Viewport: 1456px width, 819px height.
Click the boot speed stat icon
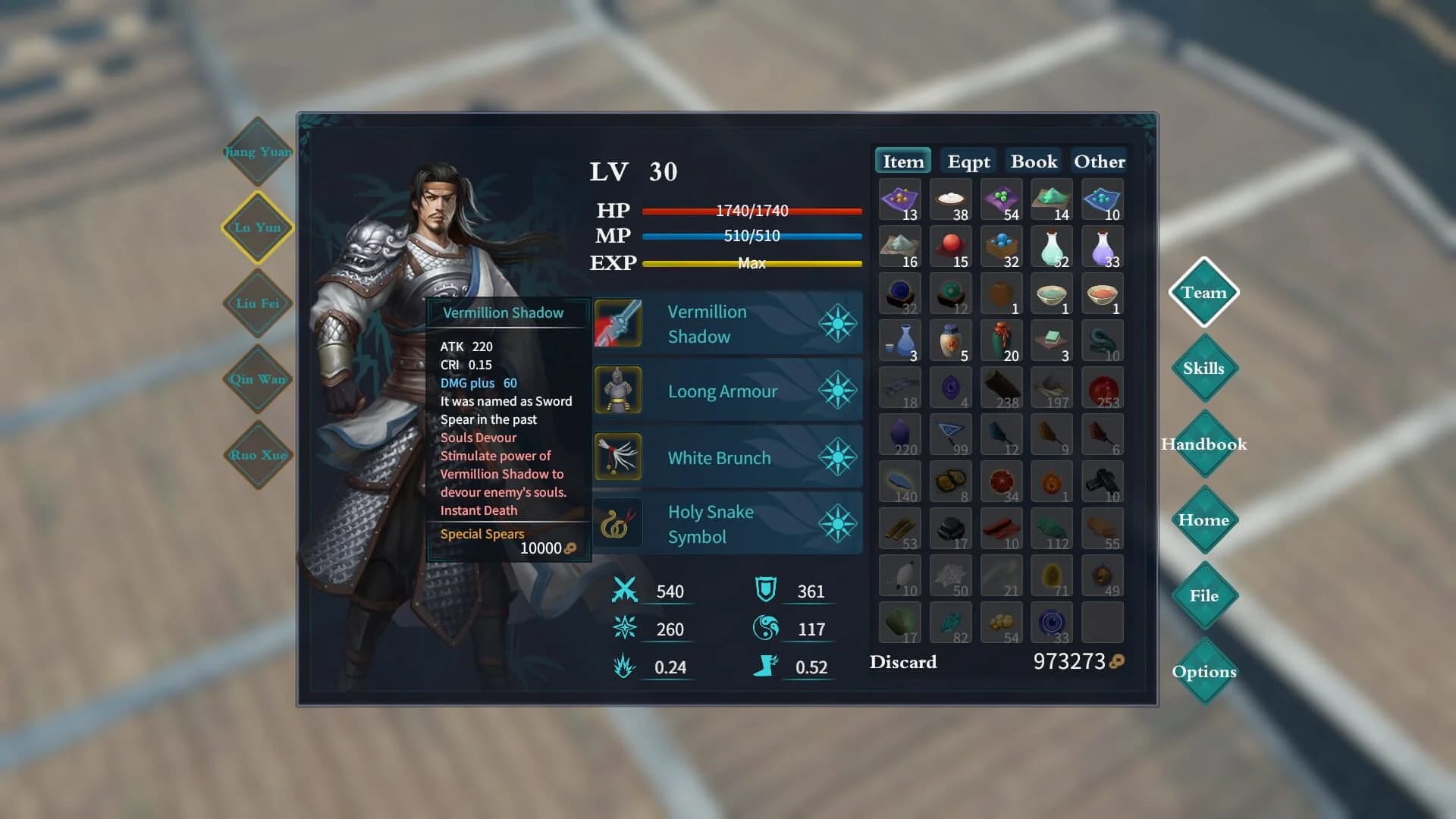click(766, 667)
